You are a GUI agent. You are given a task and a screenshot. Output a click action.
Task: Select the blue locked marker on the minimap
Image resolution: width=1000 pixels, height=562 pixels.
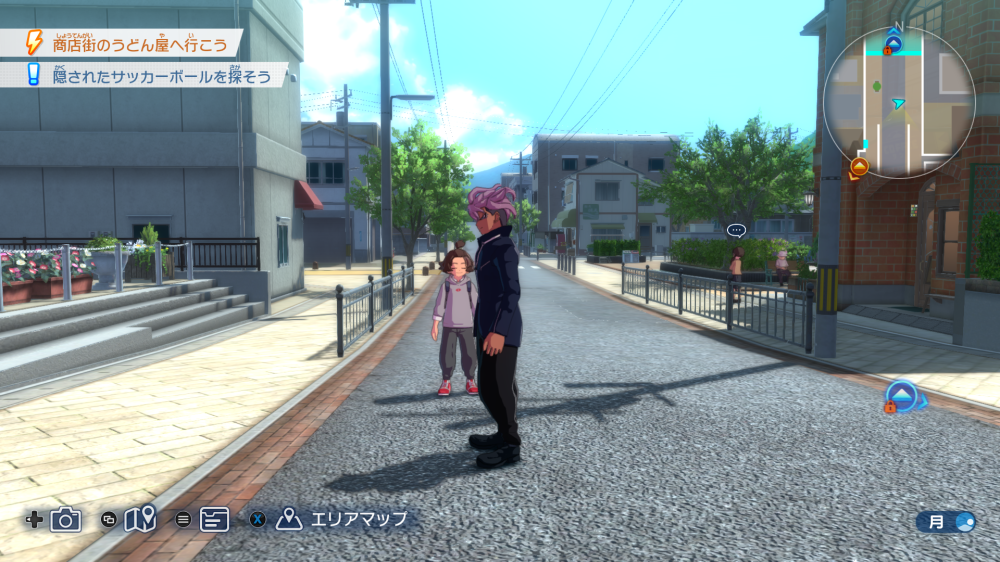click(893, 44)
